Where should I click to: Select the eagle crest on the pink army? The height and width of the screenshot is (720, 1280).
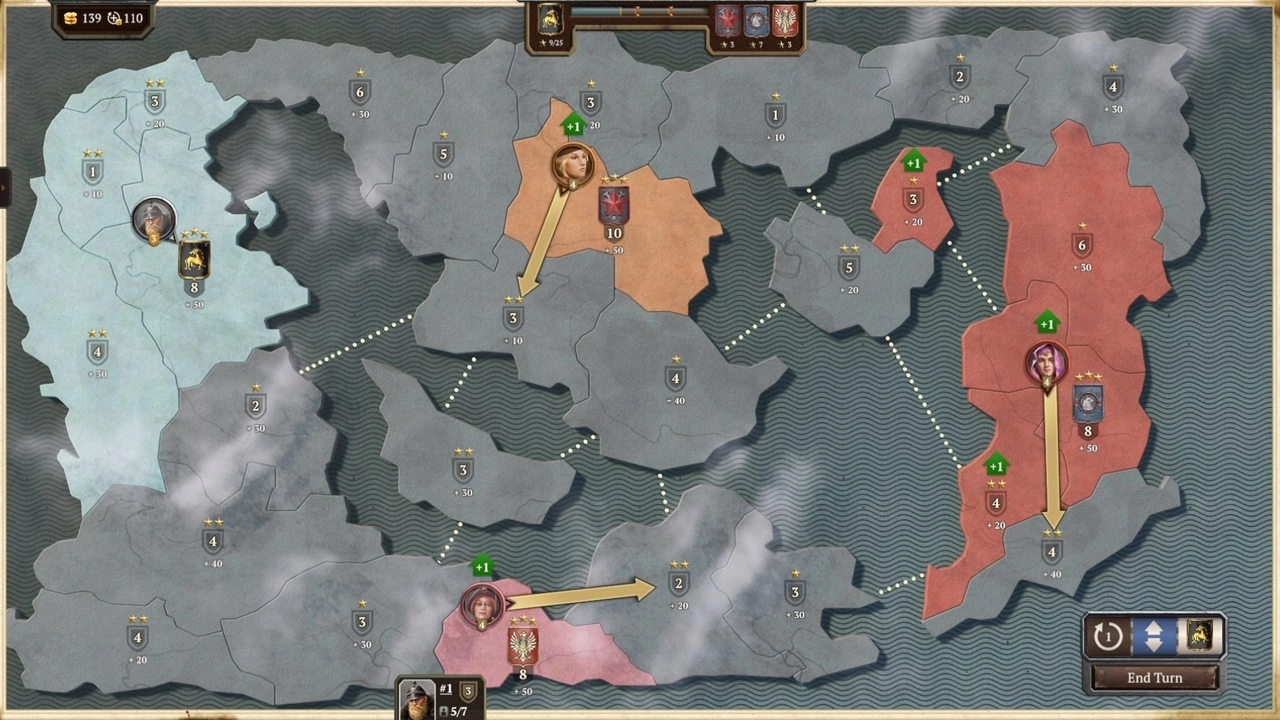tap(521, 644)
